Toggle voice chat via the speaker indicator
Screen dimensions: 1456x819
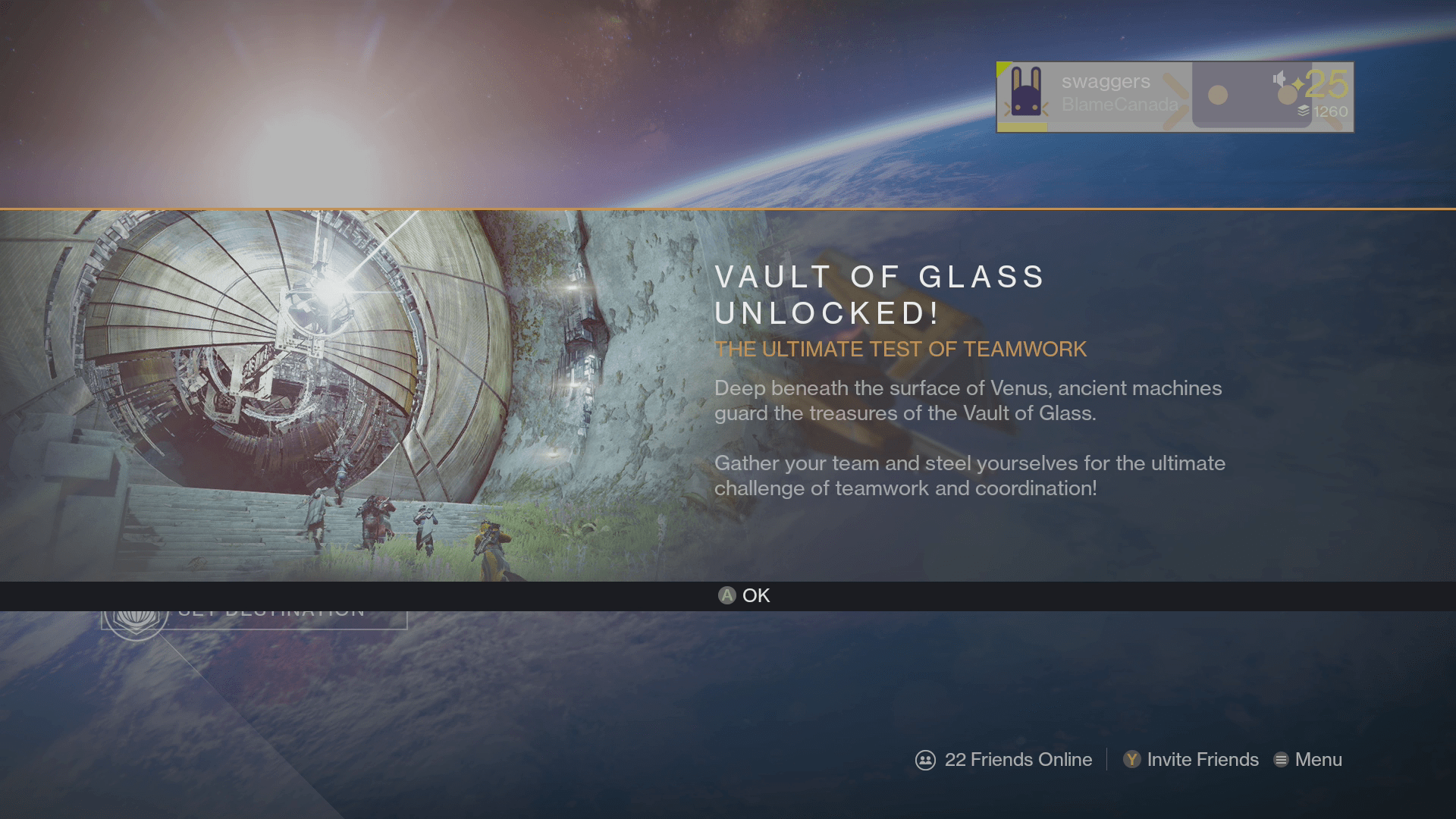tap(1278, 80)
